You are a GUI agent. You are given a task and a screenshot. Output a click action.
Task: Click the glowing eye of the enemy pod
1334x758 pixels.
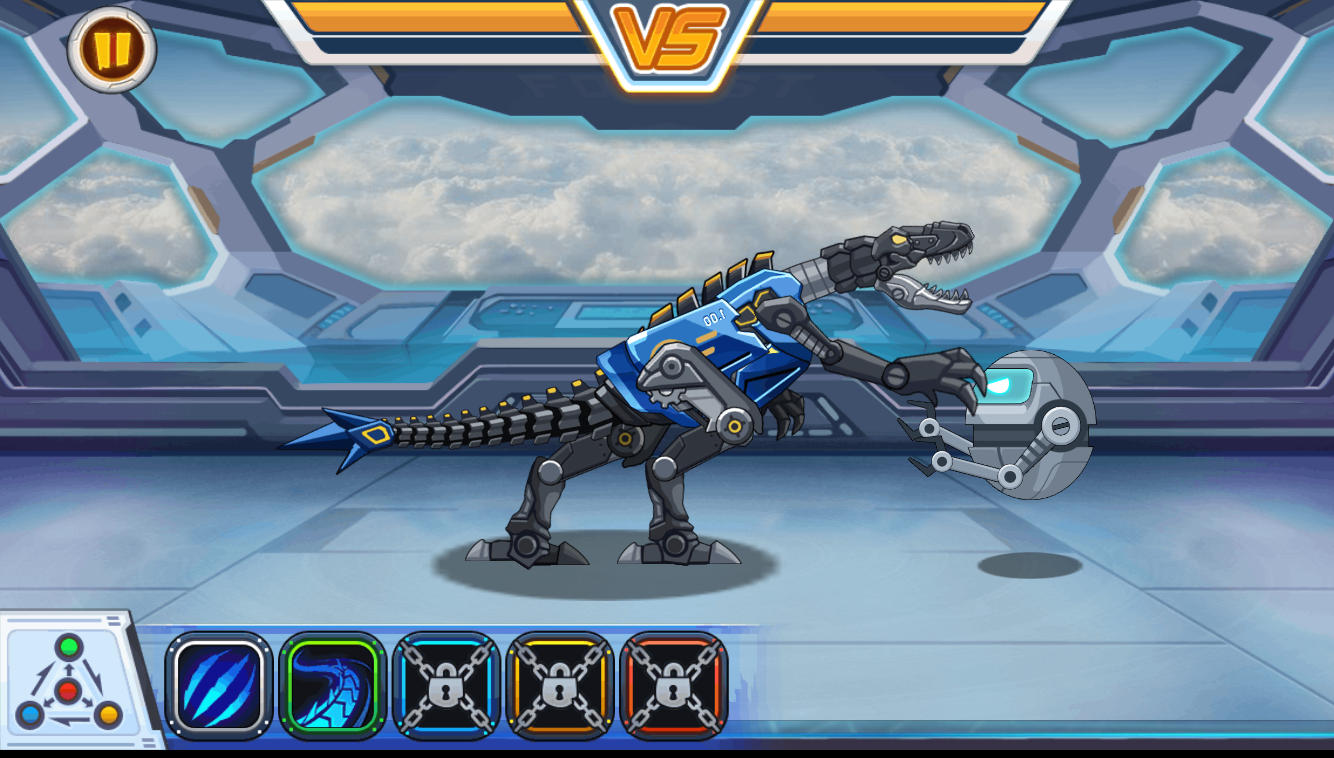pyautogui.click(x=1006, y=382)
